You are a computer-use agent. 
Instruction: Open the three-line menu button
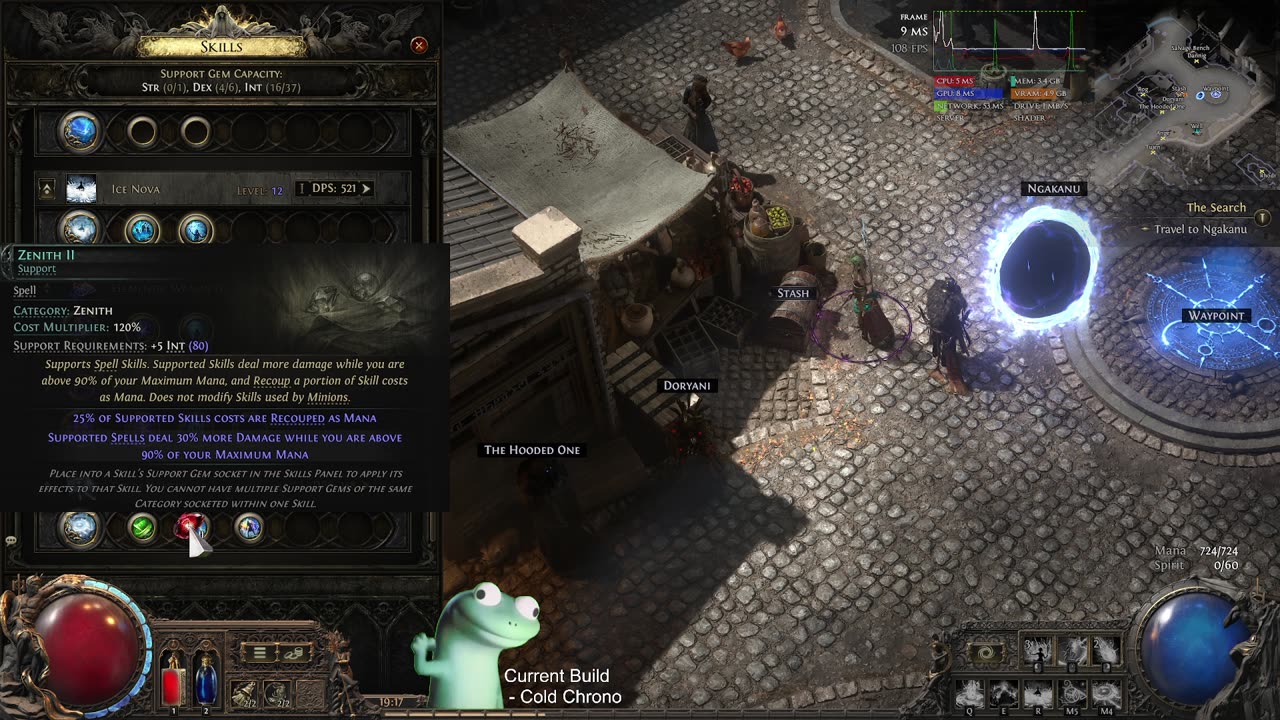pos(259,653)
